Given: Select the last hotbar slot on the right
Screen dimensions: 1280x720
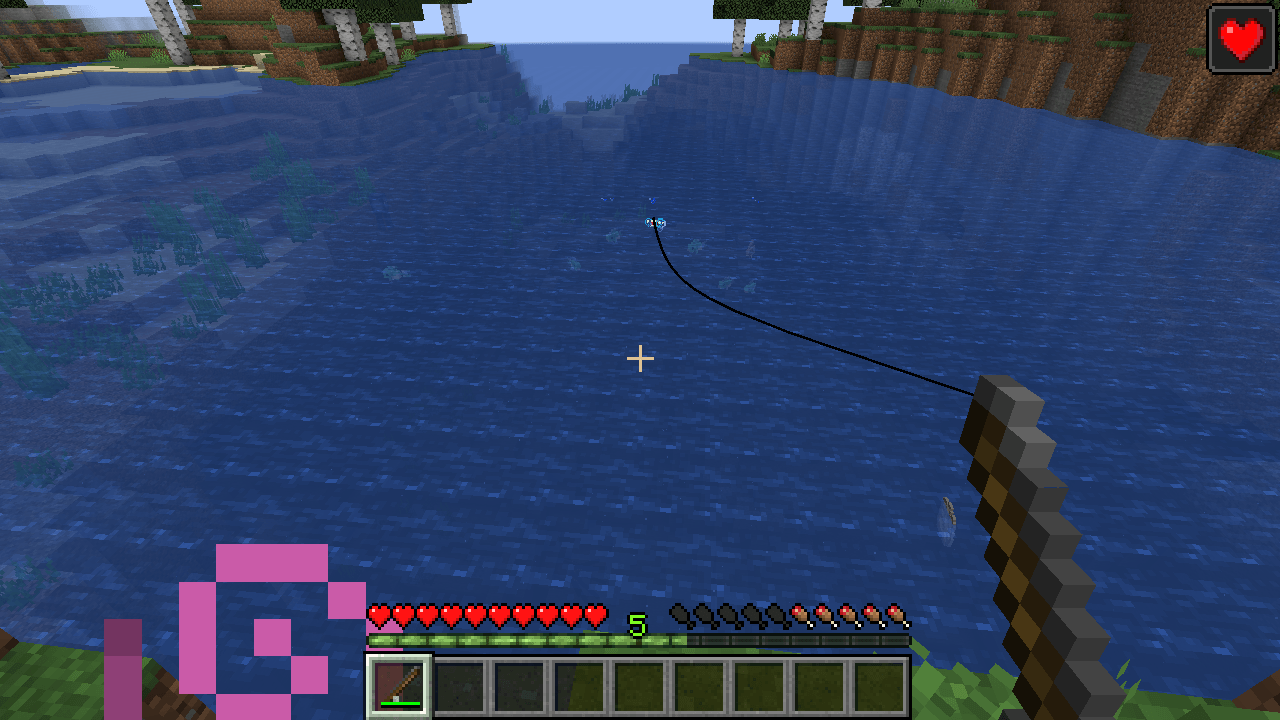Looking at the screenshot, I should click(878, 684).
